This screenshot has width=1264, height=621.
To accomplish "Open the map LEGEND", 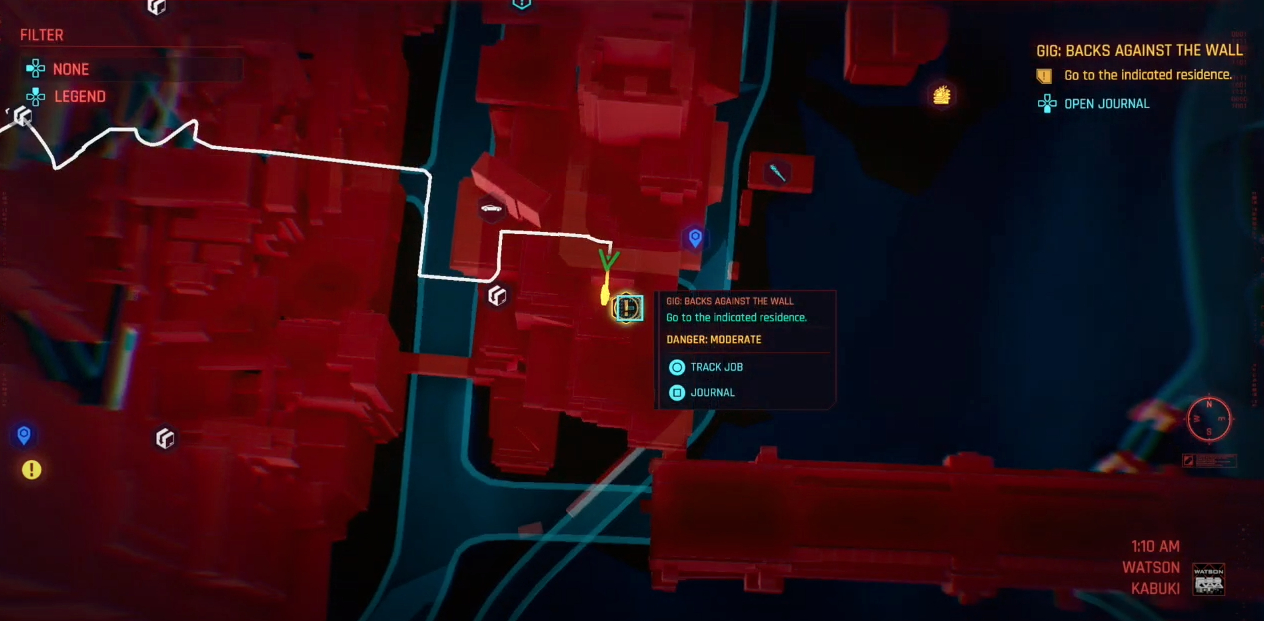I will click(79, 97).
